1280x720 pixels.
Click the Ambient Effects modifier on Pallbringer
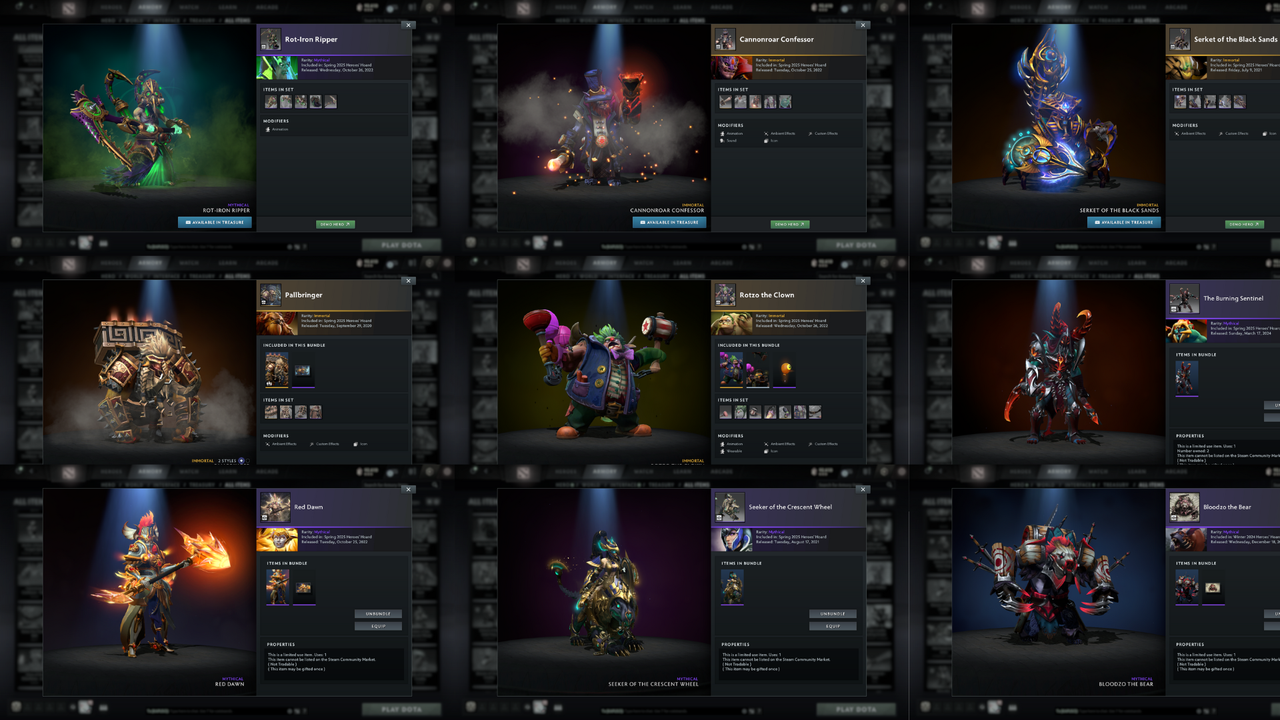click(285, 444)
